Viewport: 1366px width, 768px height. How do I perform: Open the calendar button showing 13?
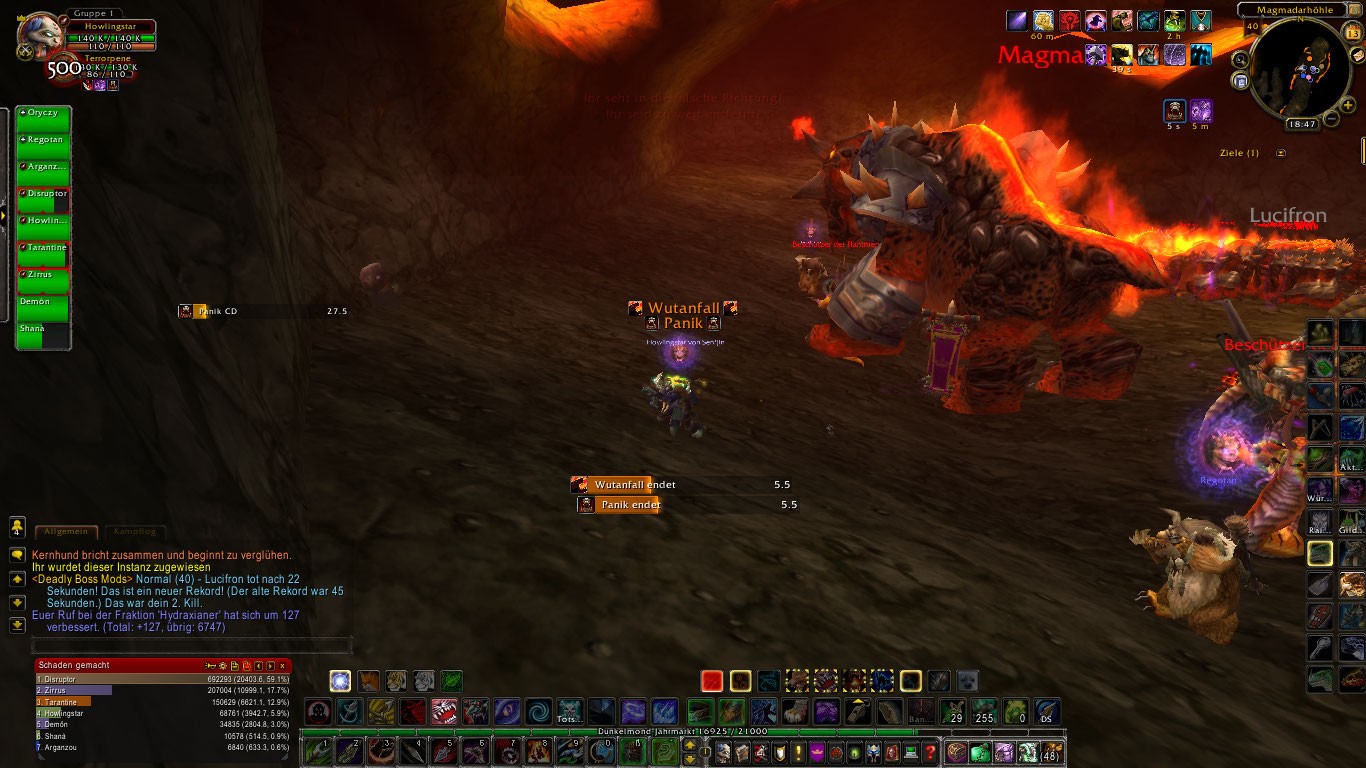(x=1353, y=33)
